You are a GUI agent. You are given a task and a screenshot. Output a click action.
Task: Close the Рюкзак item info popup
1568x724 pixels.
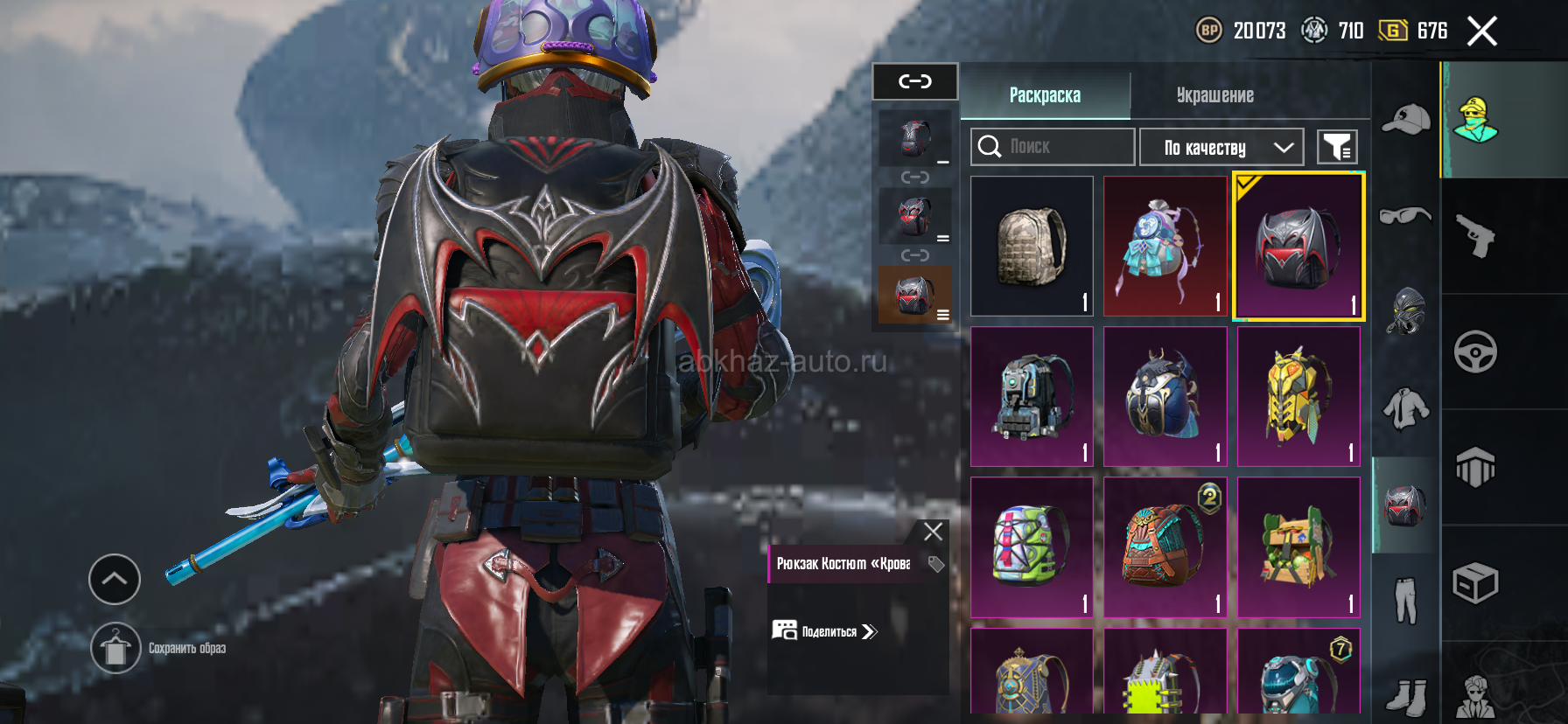(x=933, y=532)
